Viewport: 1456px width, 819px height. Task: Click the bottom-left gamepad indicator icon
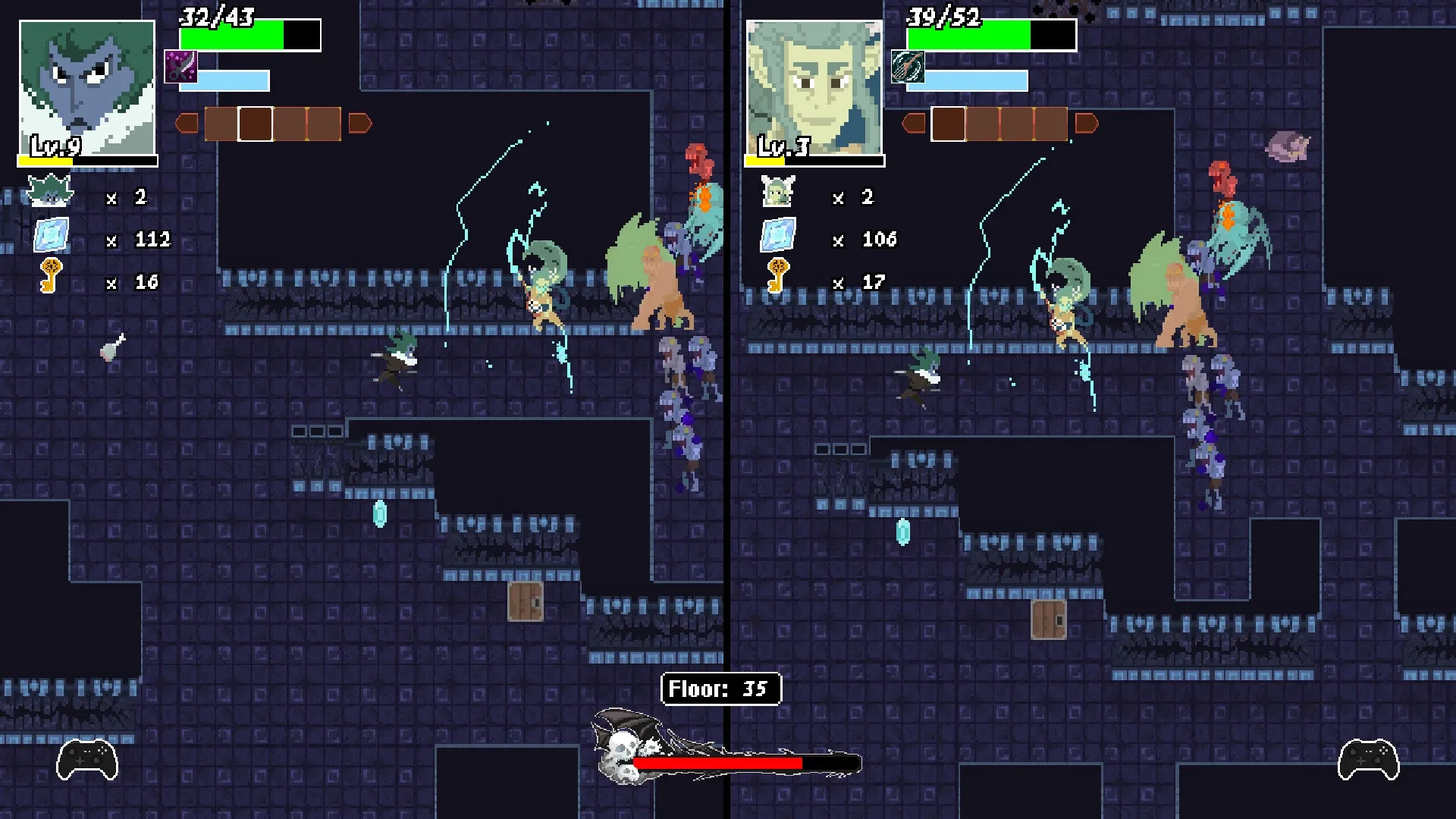[86, 758]
